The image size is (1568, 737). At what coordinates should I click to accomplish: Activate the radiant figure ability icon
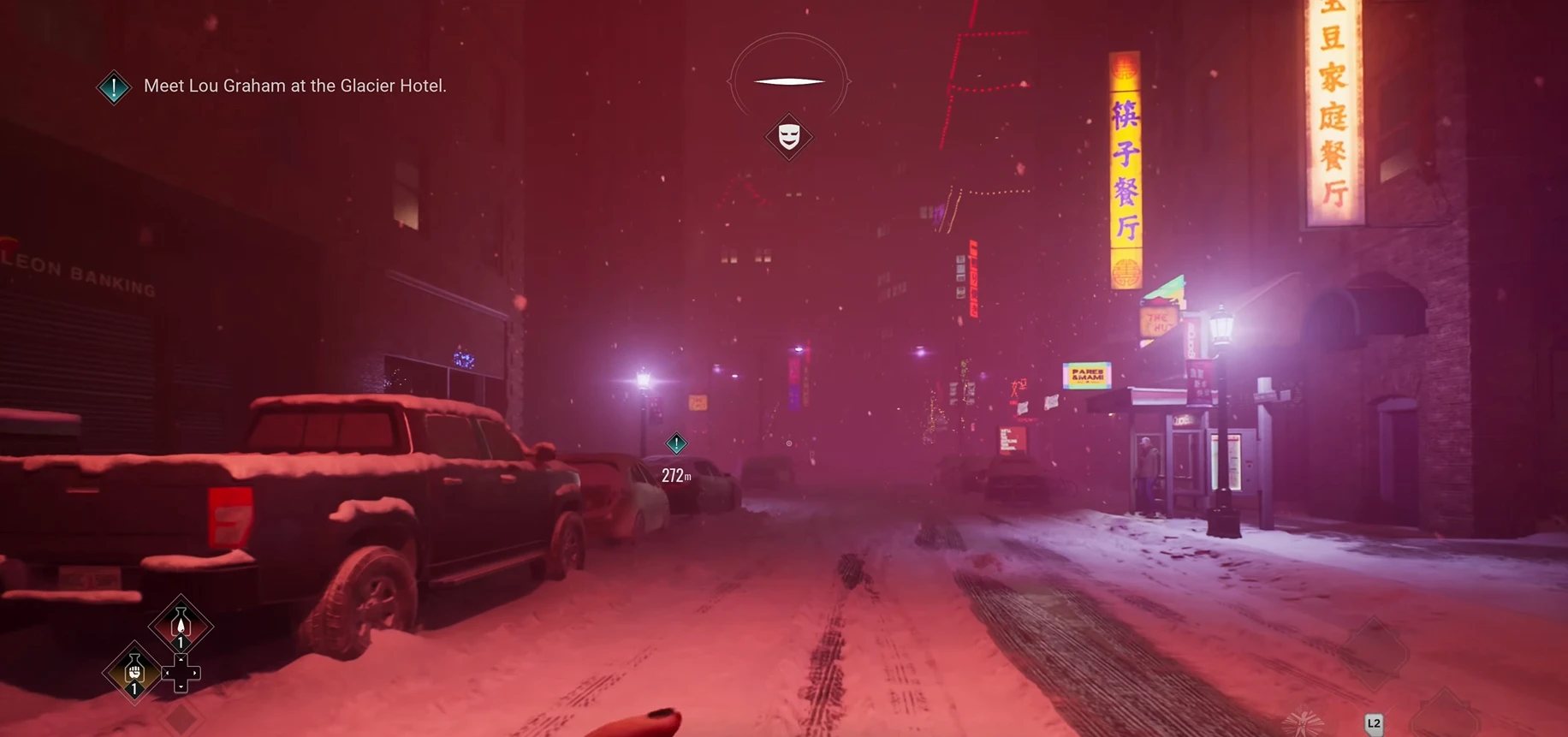pyautogui.click(x=1303, y=723)
